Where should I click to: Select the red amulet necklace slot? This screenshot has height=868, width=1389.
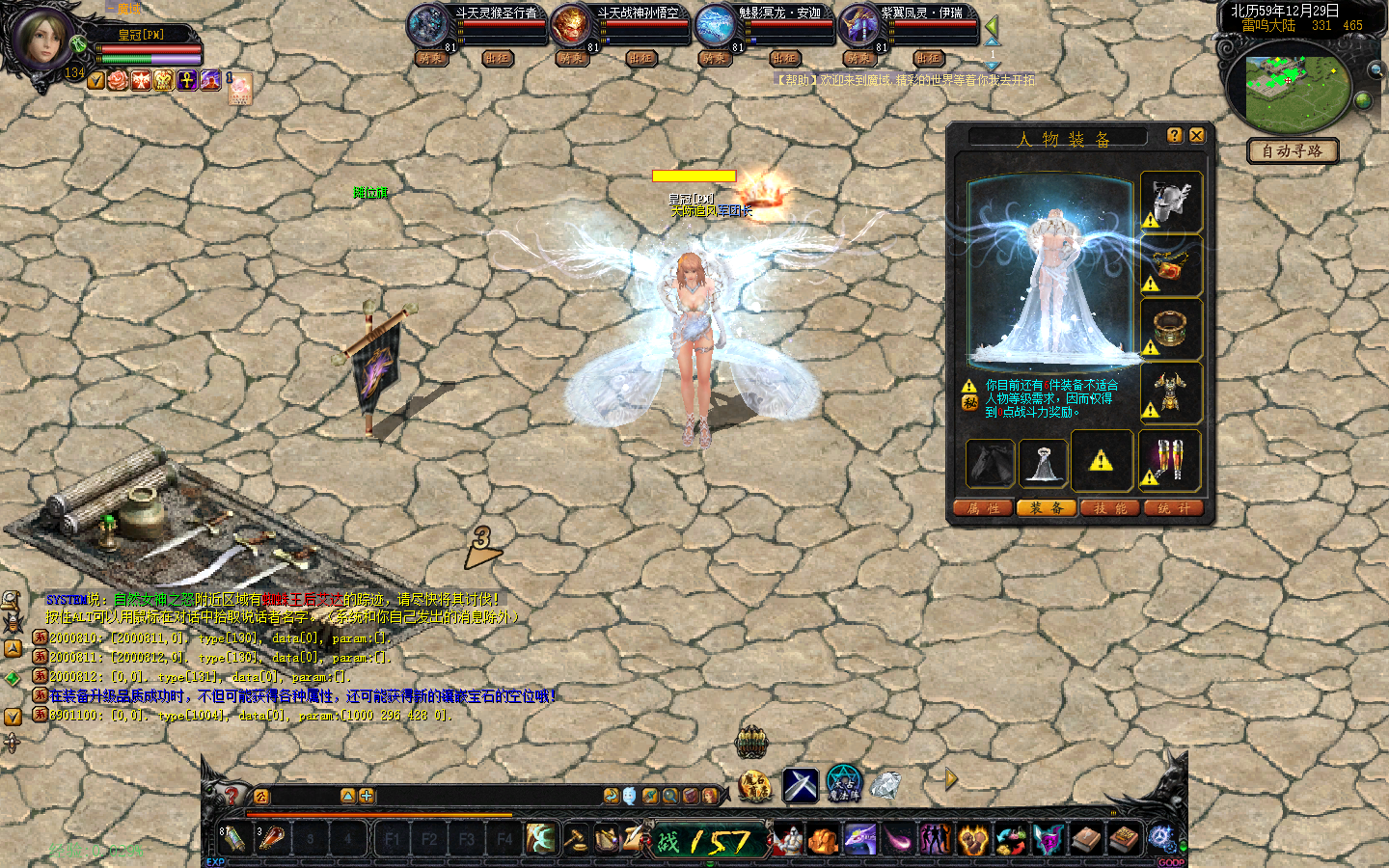coord(1171,265)
